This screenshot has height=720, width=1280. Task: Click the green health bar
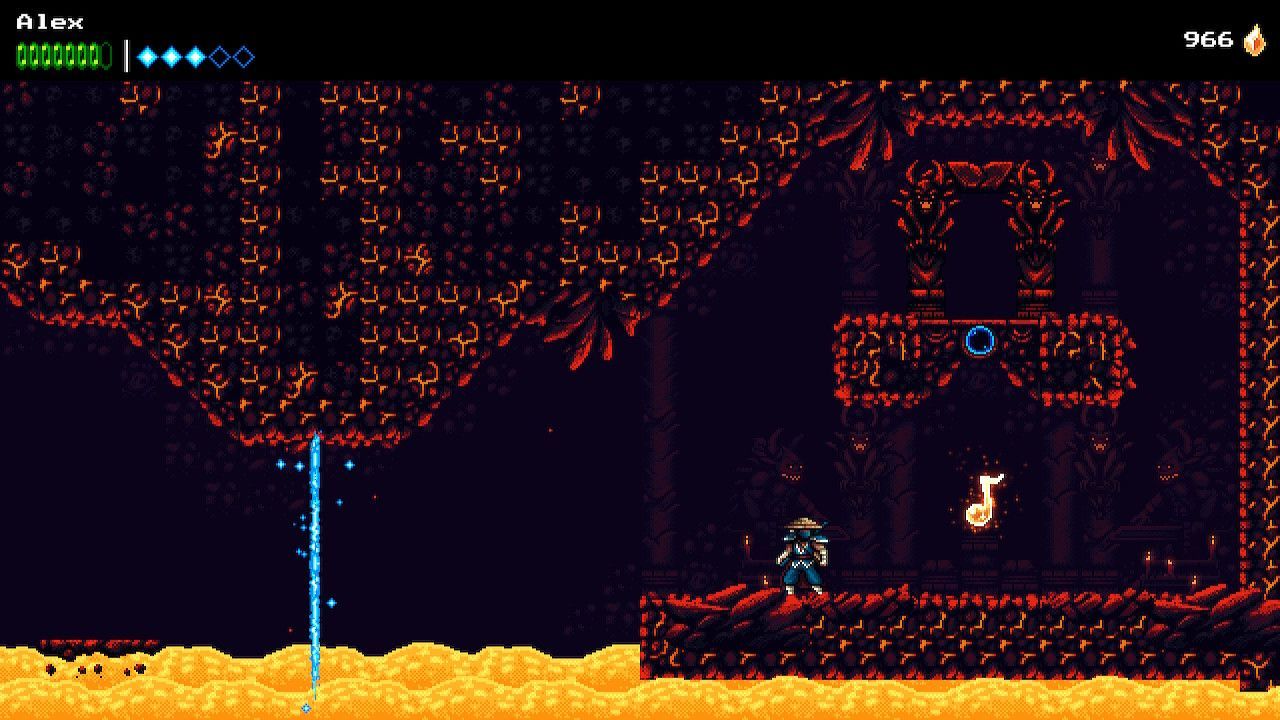(x=60, y=50)
